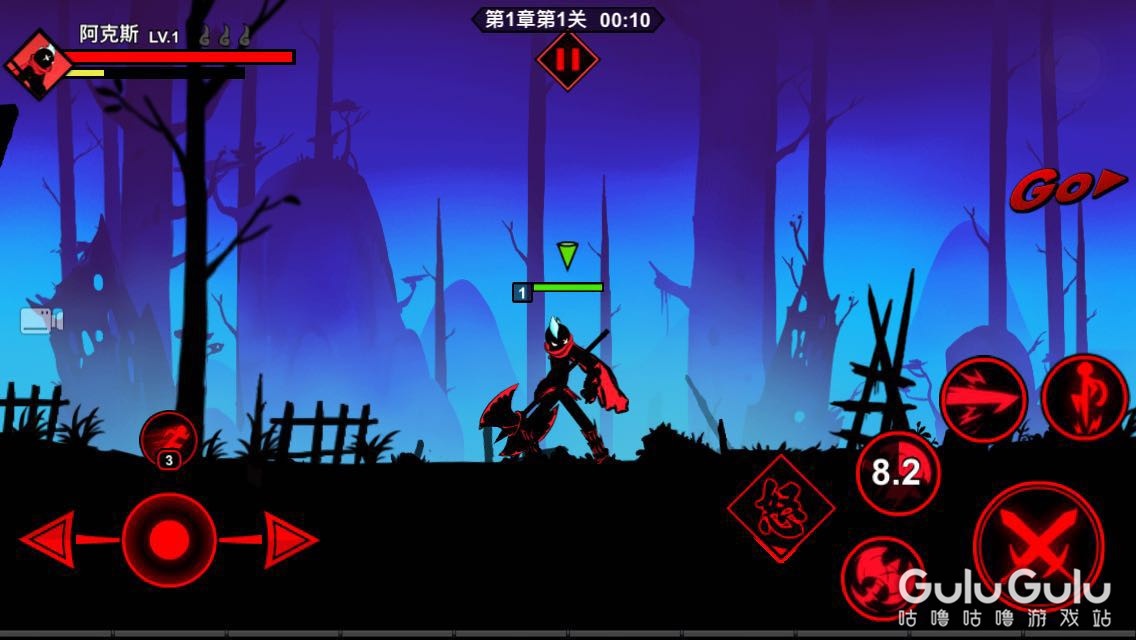1136x640 pixels.
Task: Select the Aks character portrait
Action: (39, 64)
